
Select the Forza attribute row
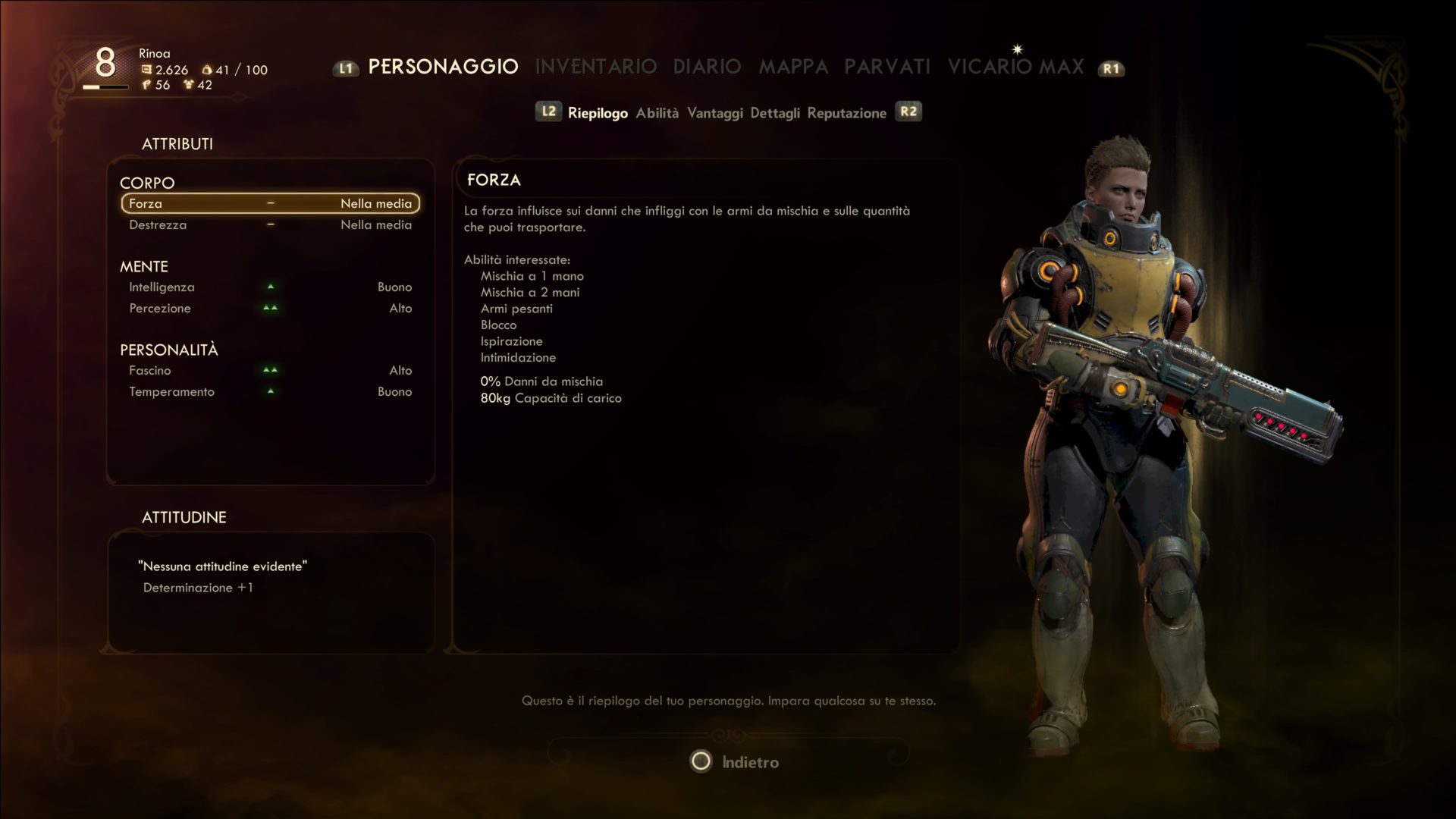coord(270,203)
